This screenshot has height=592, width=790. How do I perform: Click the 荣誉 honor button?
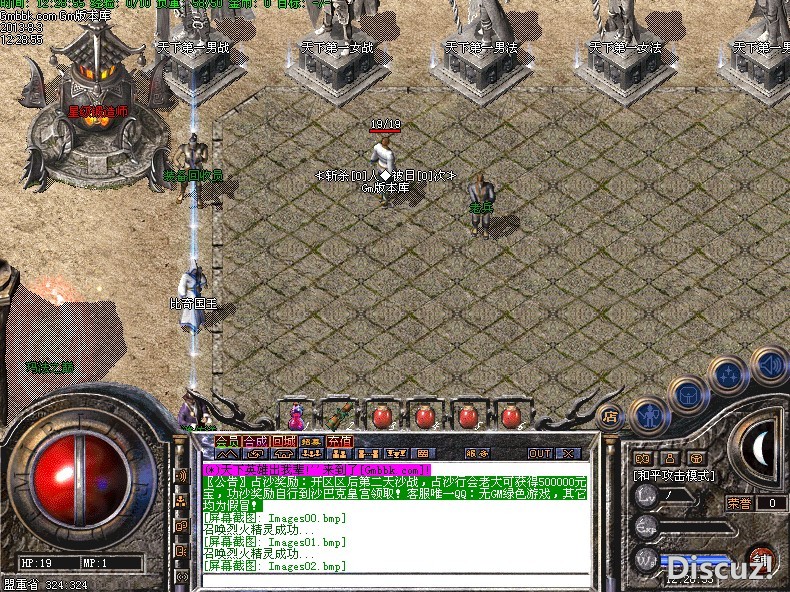pyautogui.click(x=737, y=503)
